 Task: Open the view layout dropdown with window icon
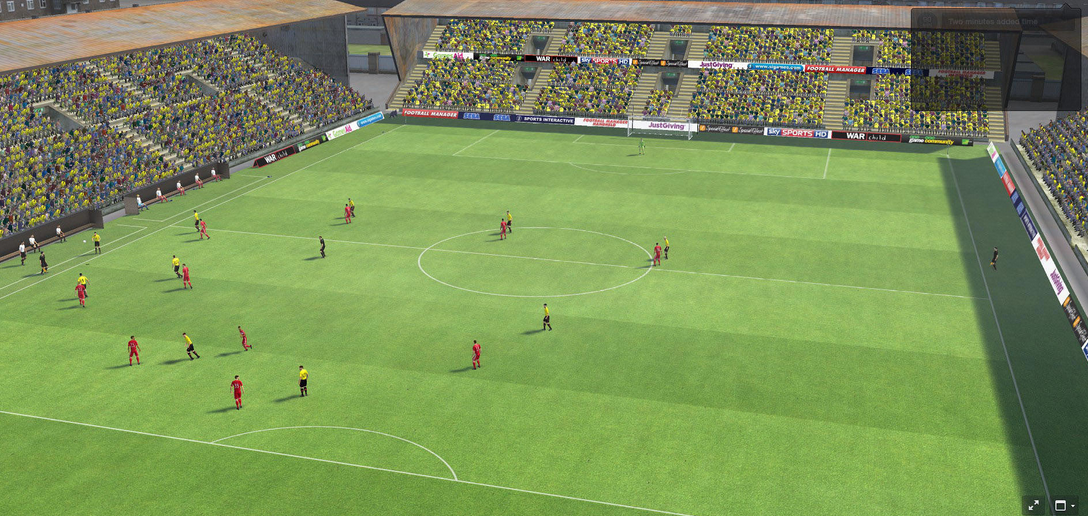pos(1064,505)
